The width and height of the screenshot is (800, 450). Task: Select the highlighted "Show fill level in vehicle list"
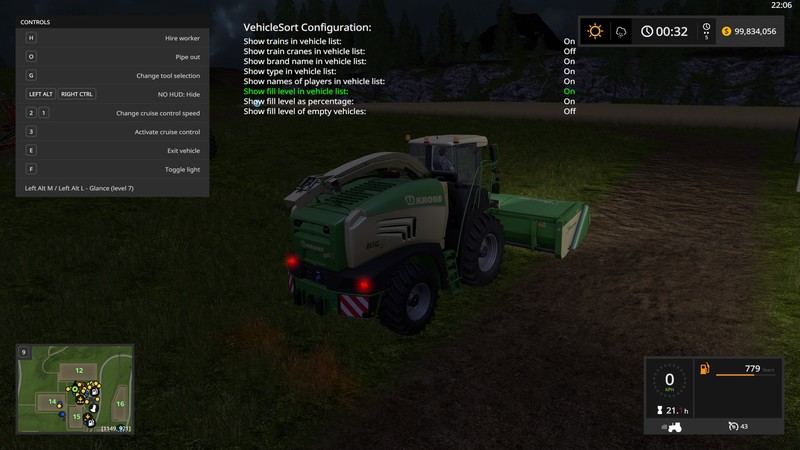click(x=297, y=91)
